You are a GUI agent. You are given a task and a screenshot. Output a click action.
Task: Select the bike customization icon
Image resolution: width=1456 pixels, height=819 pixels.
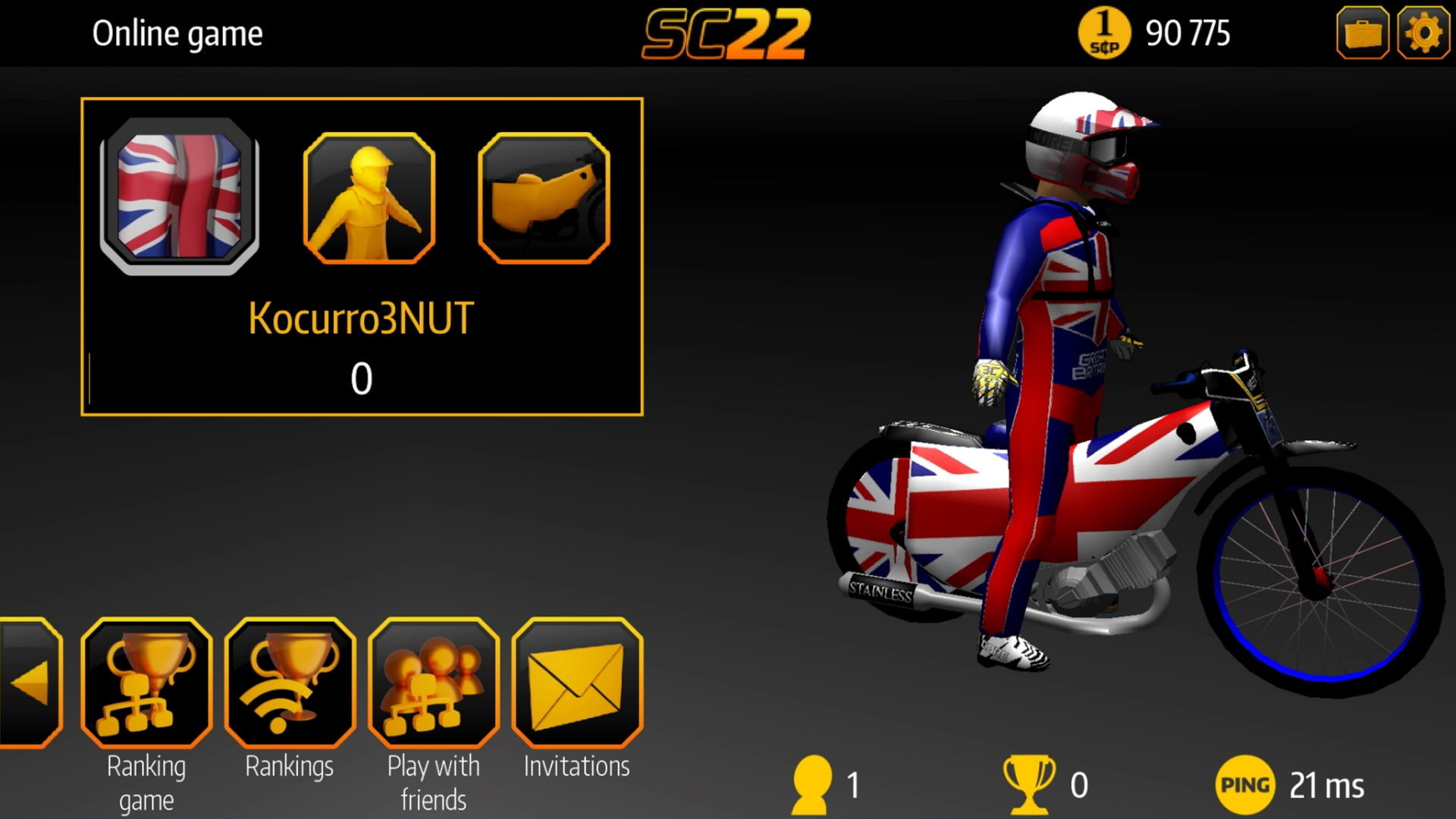coord(542,199)
